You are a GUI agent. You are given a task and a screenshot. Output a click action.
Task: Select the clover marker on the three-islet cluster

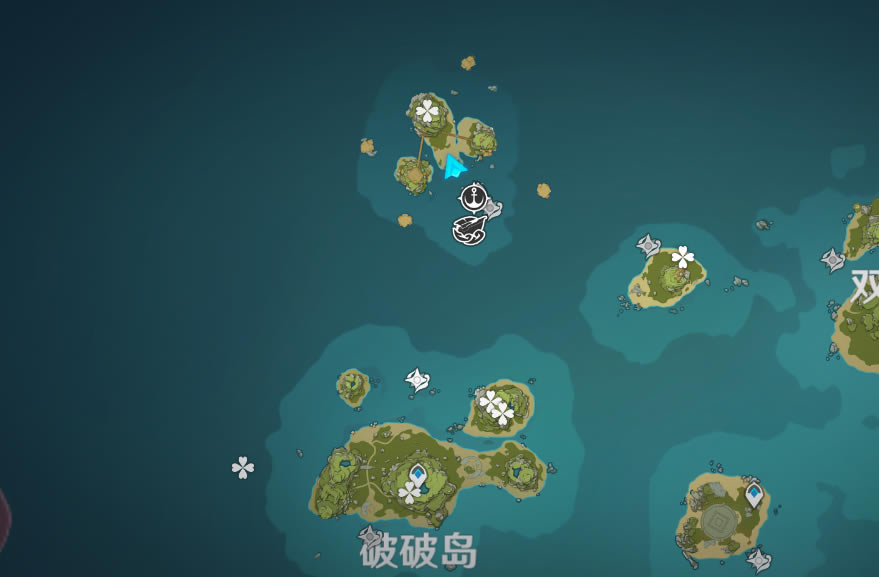coord(428,110)
